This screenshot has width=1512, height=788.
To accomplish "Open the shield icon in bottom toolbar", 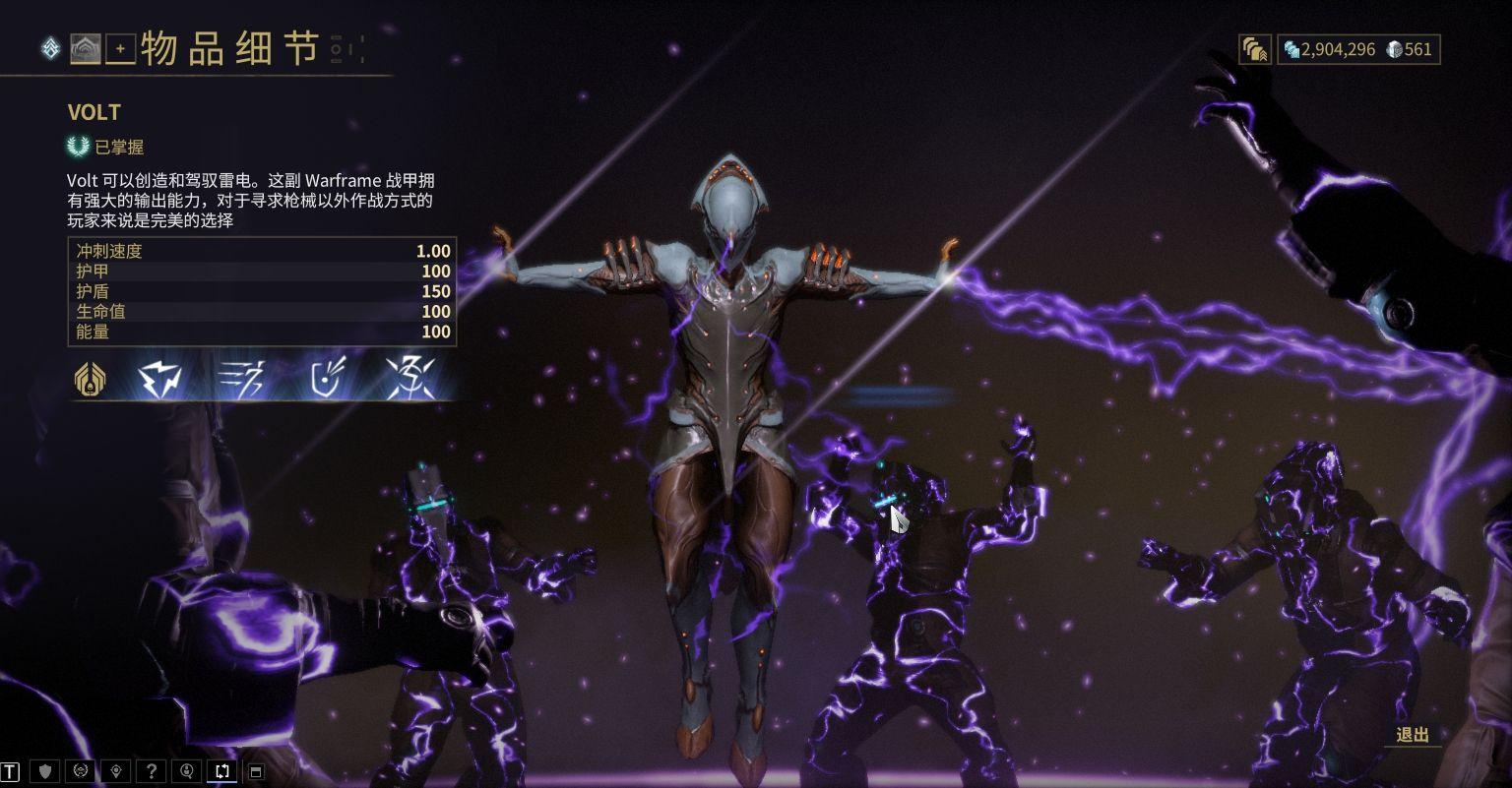I will (x=45, y=771).
